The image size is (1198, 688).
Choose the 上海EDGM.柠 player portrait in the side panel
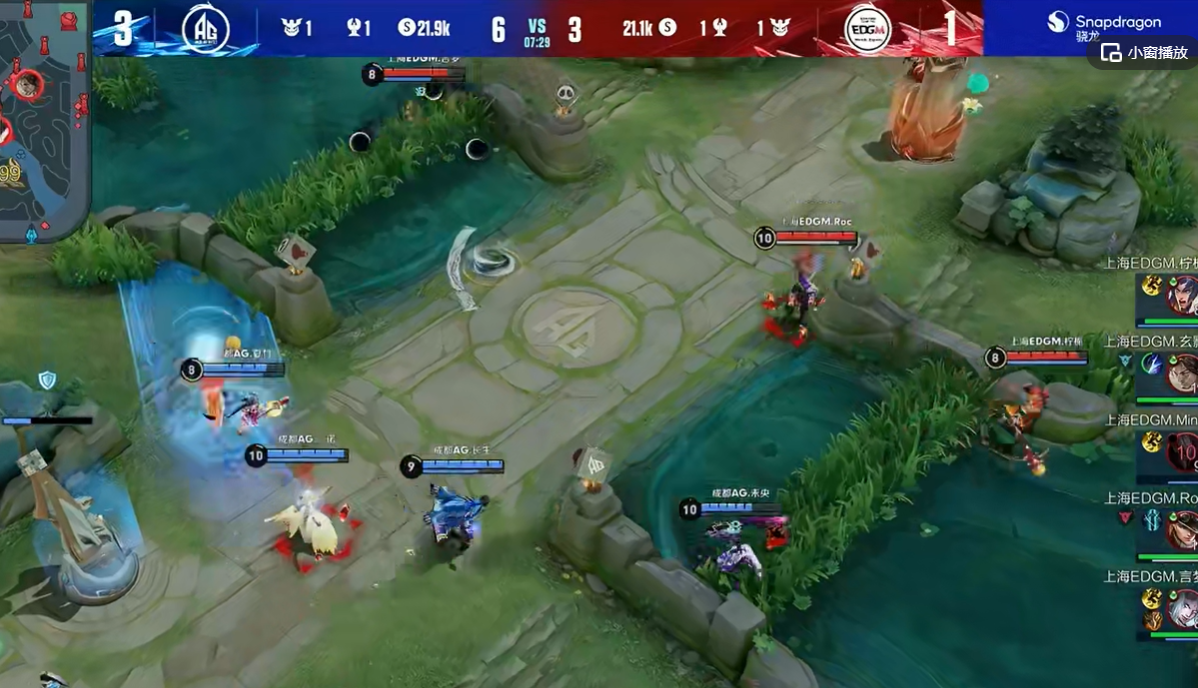click(x=1181, y=296)
